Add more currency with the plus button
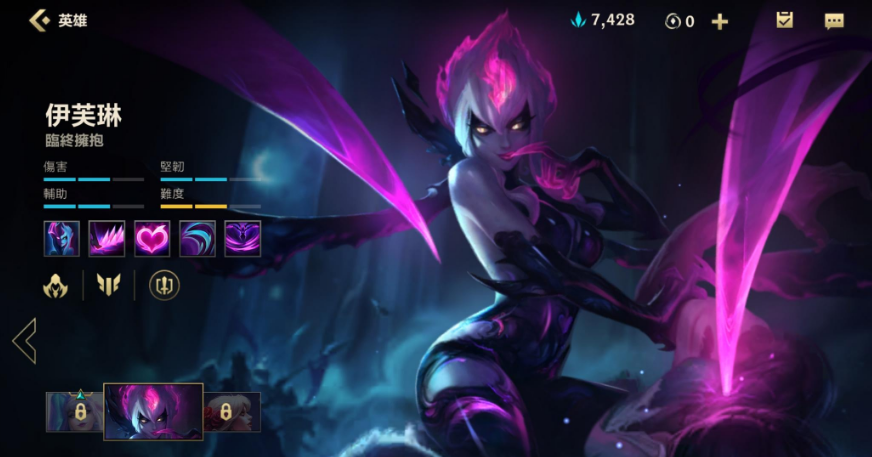 click(x=720, y=21)
